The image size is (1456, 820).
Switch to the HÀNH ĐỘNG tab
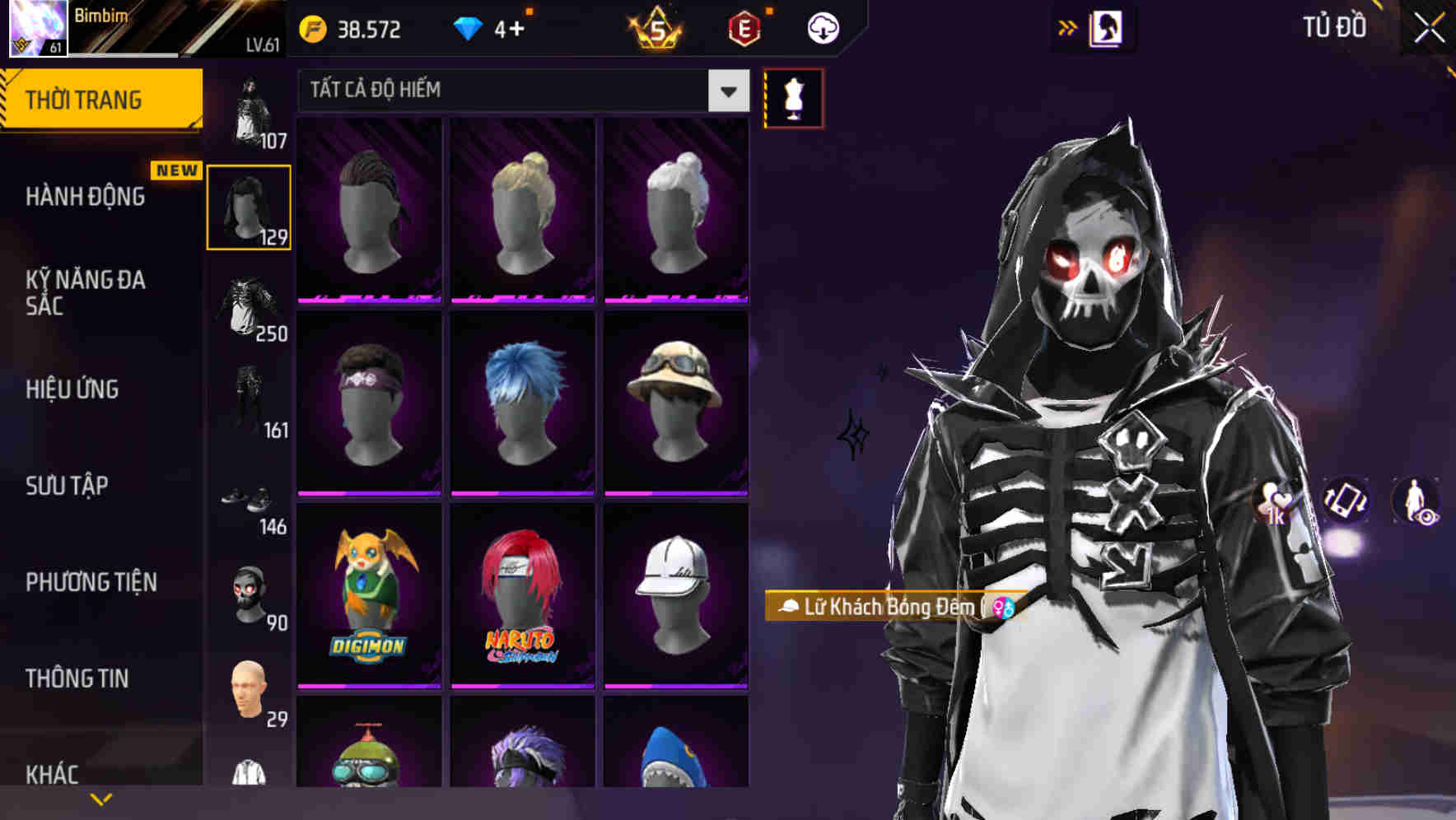point(85,197)
